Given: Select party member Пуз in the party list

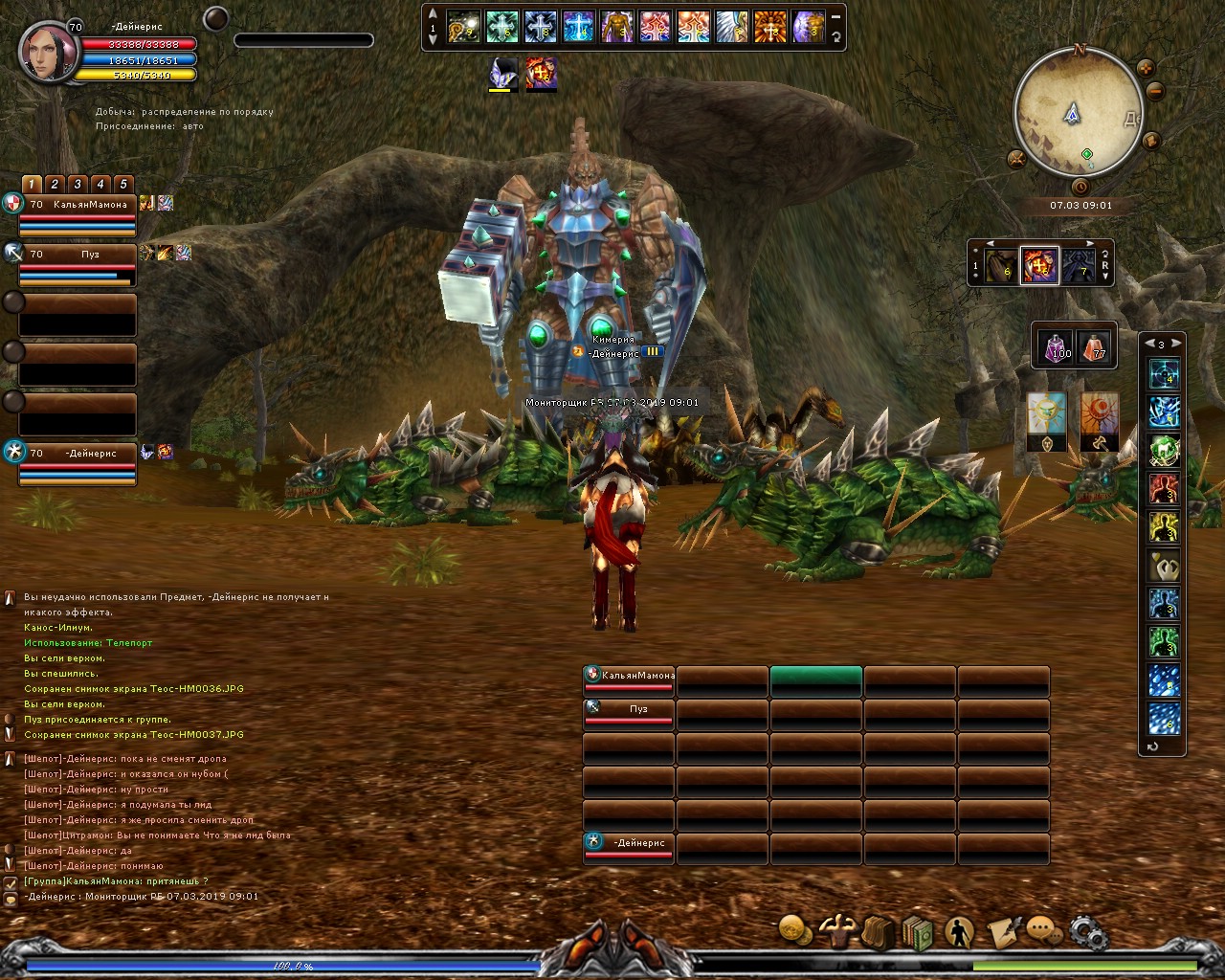Looking at the screenshot, I should (x=78, y=255).
